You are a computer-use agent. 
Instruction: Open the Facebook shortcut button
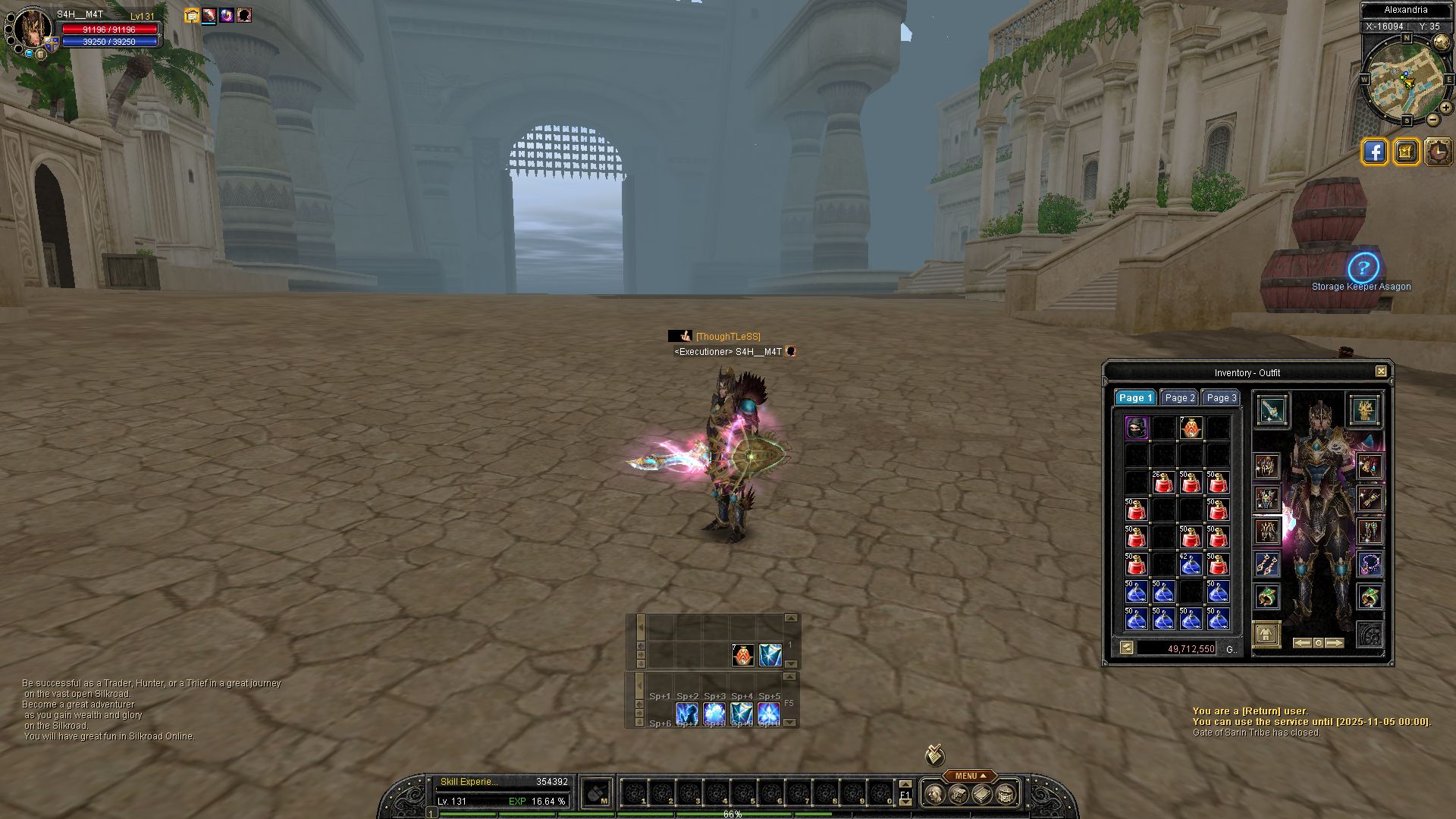[x=1374, y=152]
